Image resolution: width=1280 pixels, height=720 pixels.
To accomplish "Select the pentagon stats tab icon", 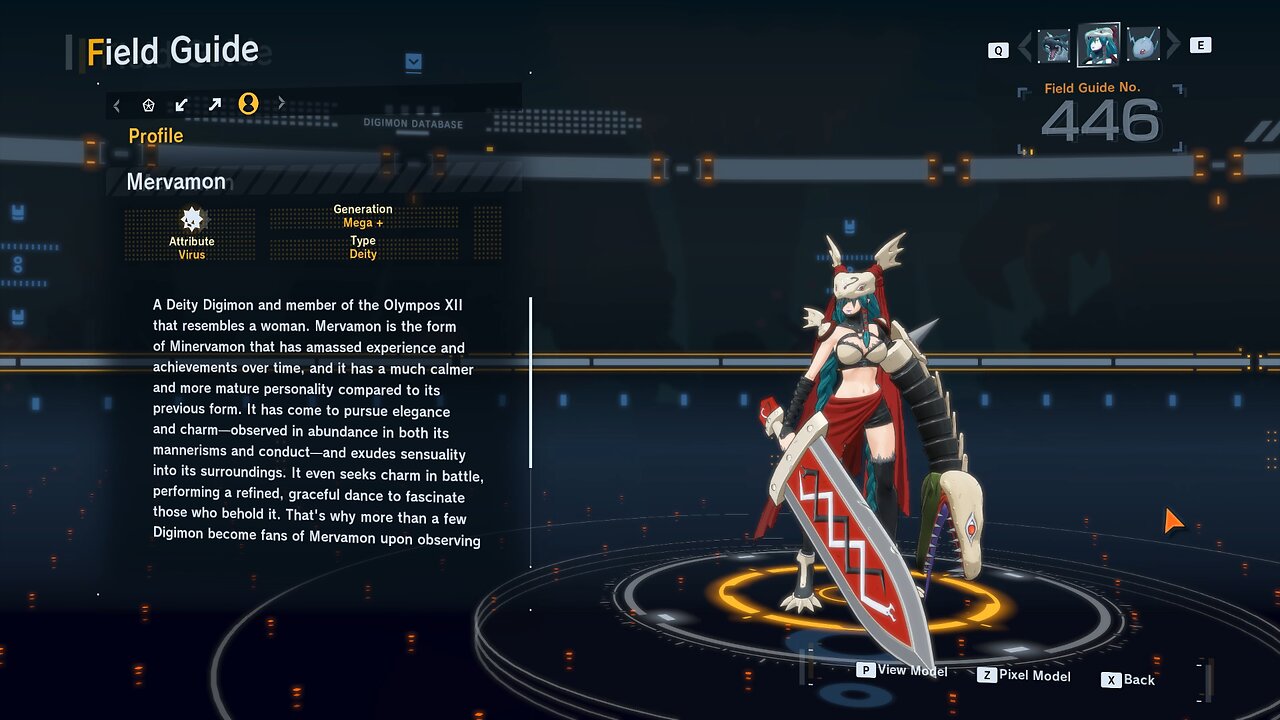I will click(x=149, y=104).
